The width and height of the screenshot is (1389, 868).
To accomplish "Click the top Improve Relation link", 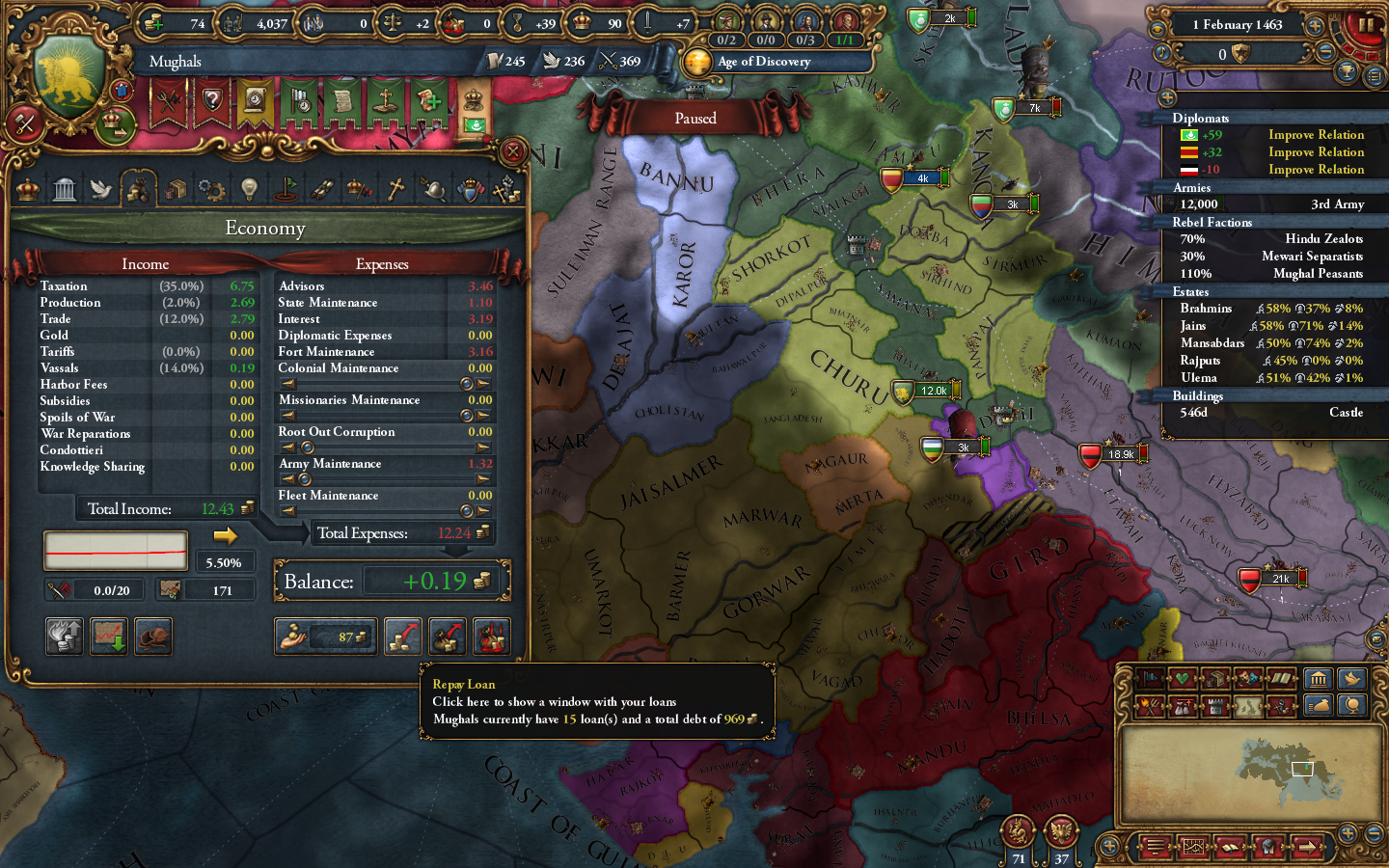I will [x=1316, y=134].
